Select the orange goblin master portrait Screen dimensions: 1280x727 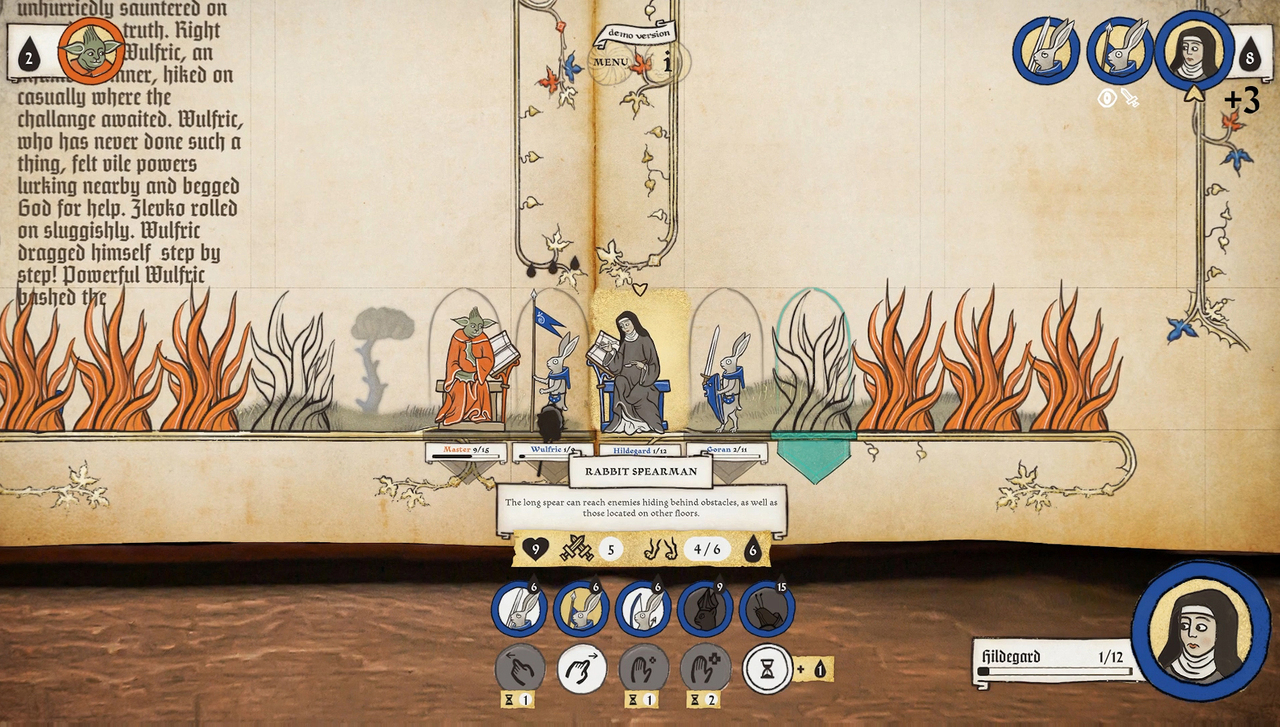point(91,50)
